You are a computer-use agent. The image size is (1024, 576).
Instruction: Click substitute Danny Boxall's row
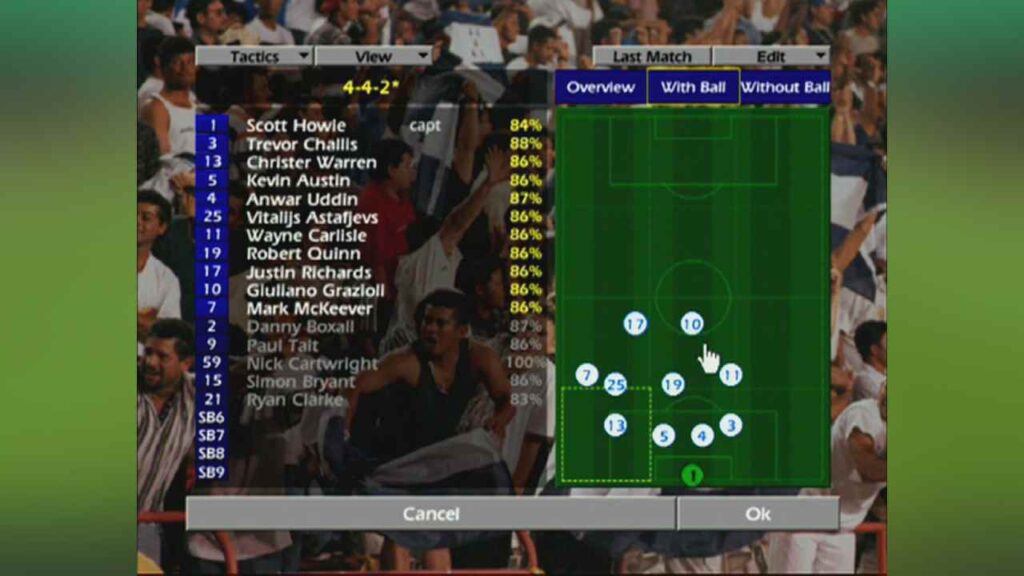pyautogui.click(x=300, y=327)
